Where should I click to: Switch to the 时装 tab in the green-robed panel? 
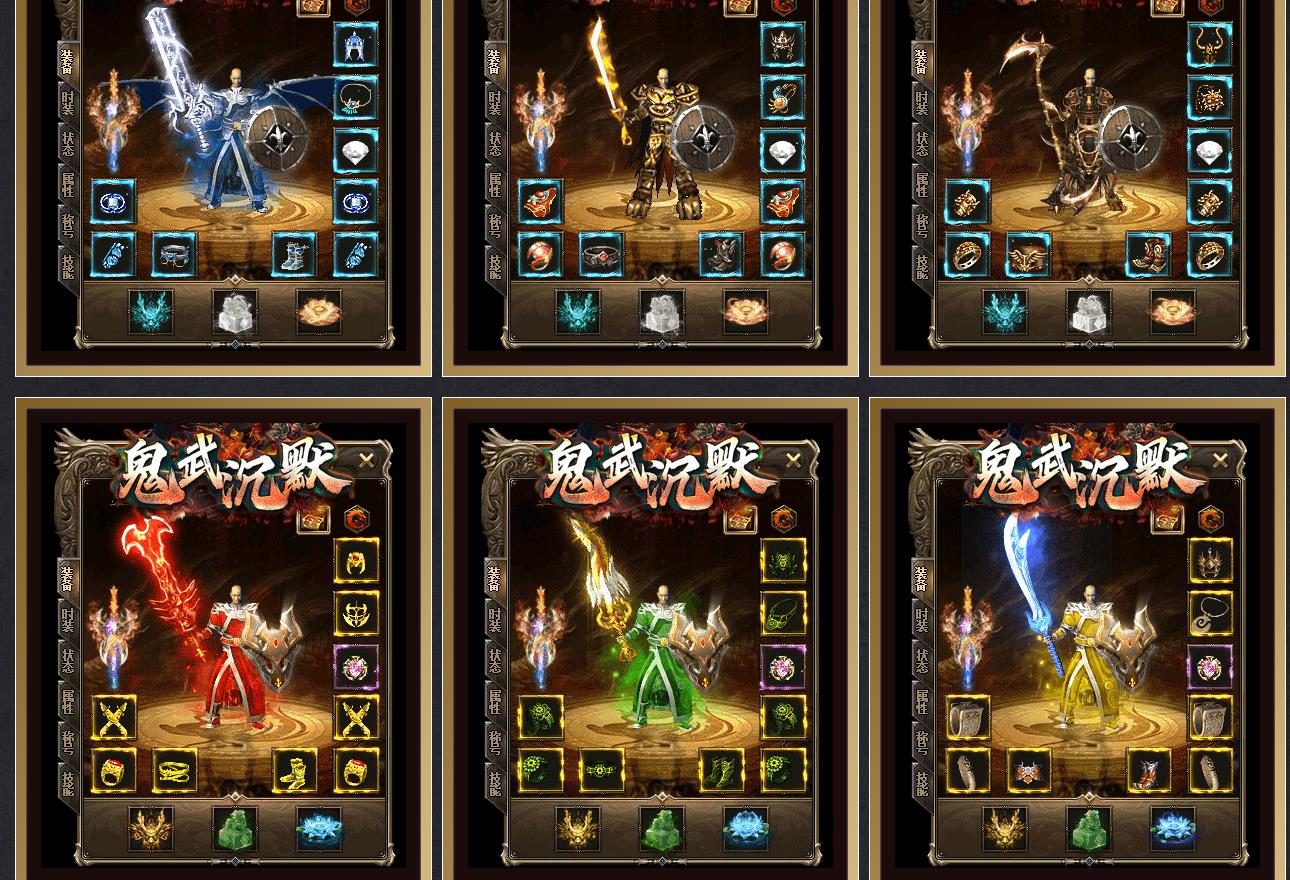pos(494,619)
